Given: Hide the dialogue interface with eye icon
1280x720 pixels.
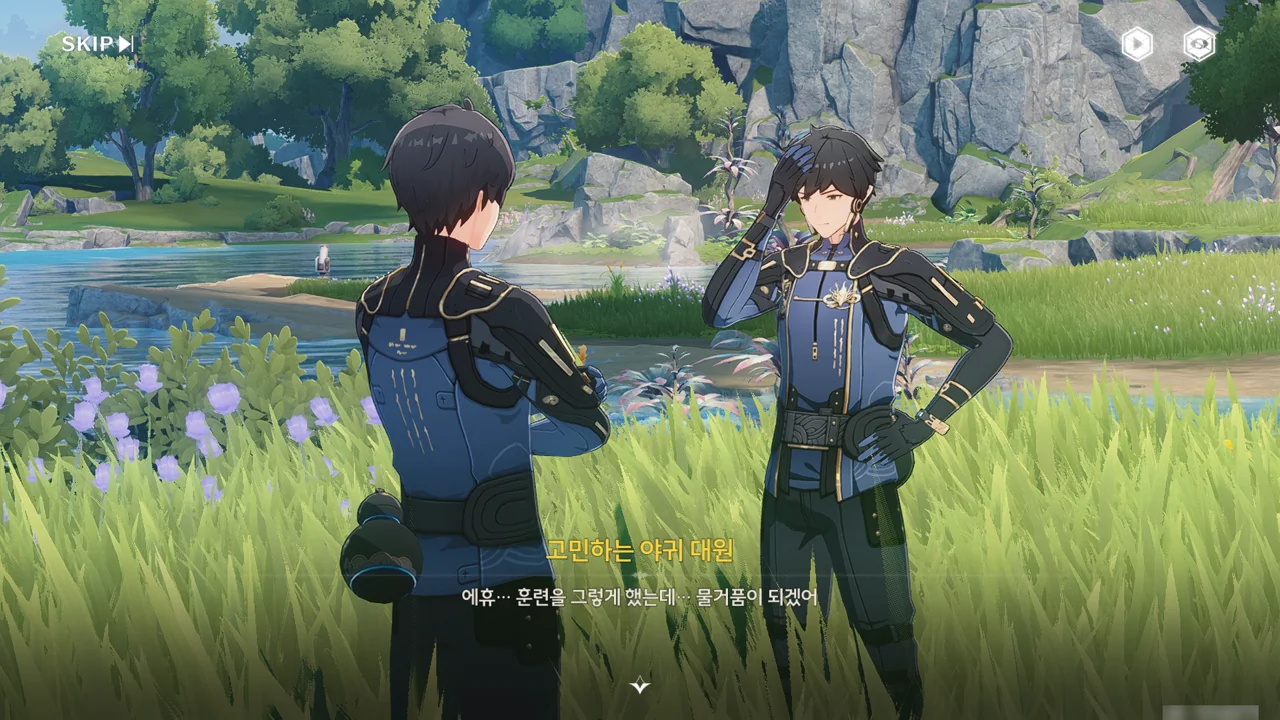Looking at the screenshot, I should [1199, 44].
